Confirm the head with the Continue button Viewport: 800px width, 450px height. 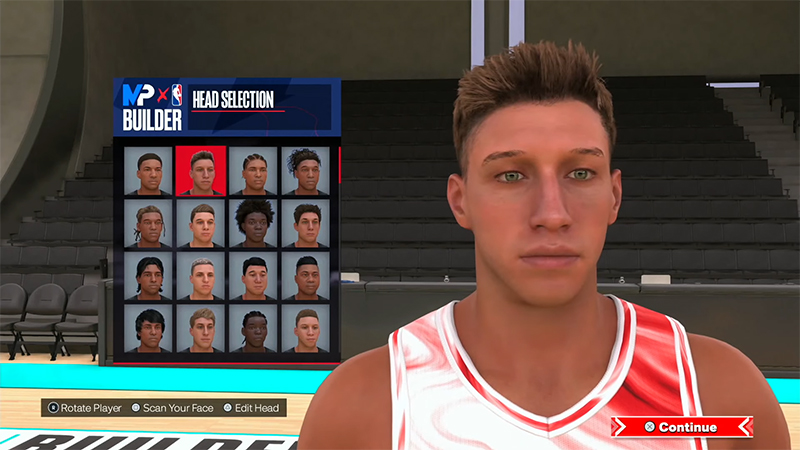682,427
